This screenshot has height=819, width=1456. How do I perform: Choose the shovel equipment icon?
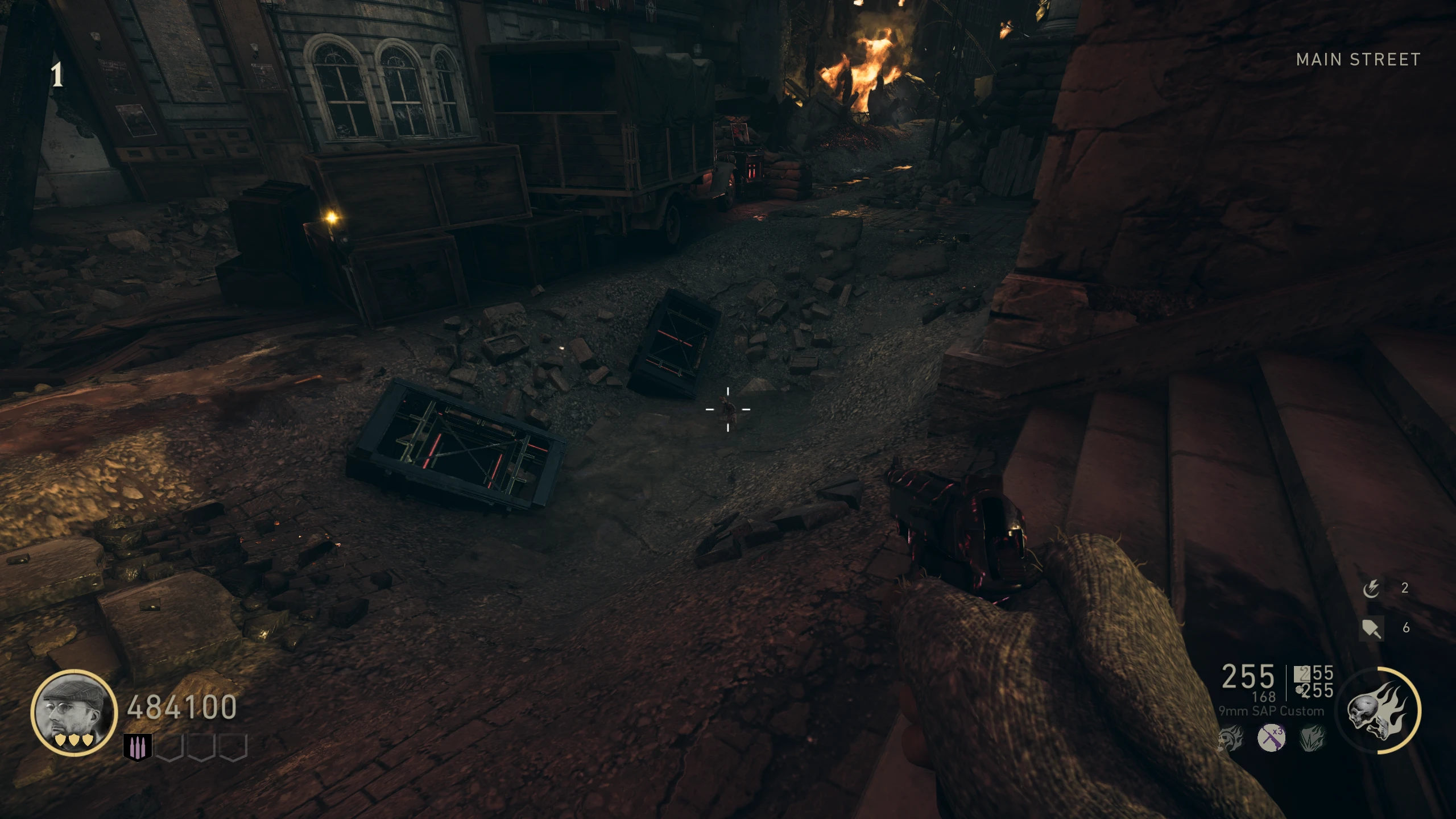pos(1371,628)
